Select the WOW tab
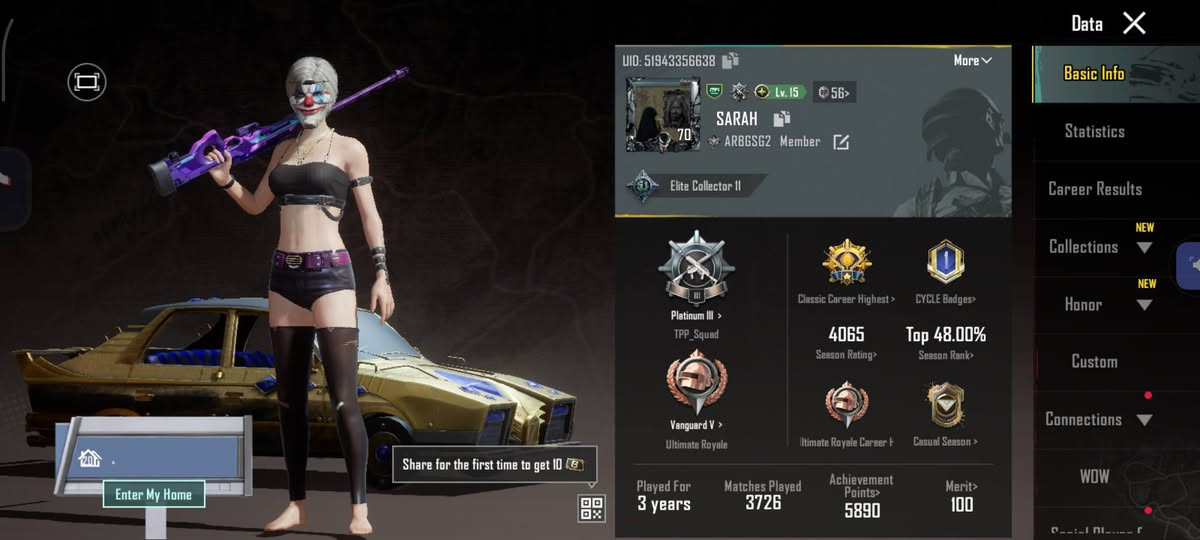This screenshot has width=1200, height=540. [1094, 476]
